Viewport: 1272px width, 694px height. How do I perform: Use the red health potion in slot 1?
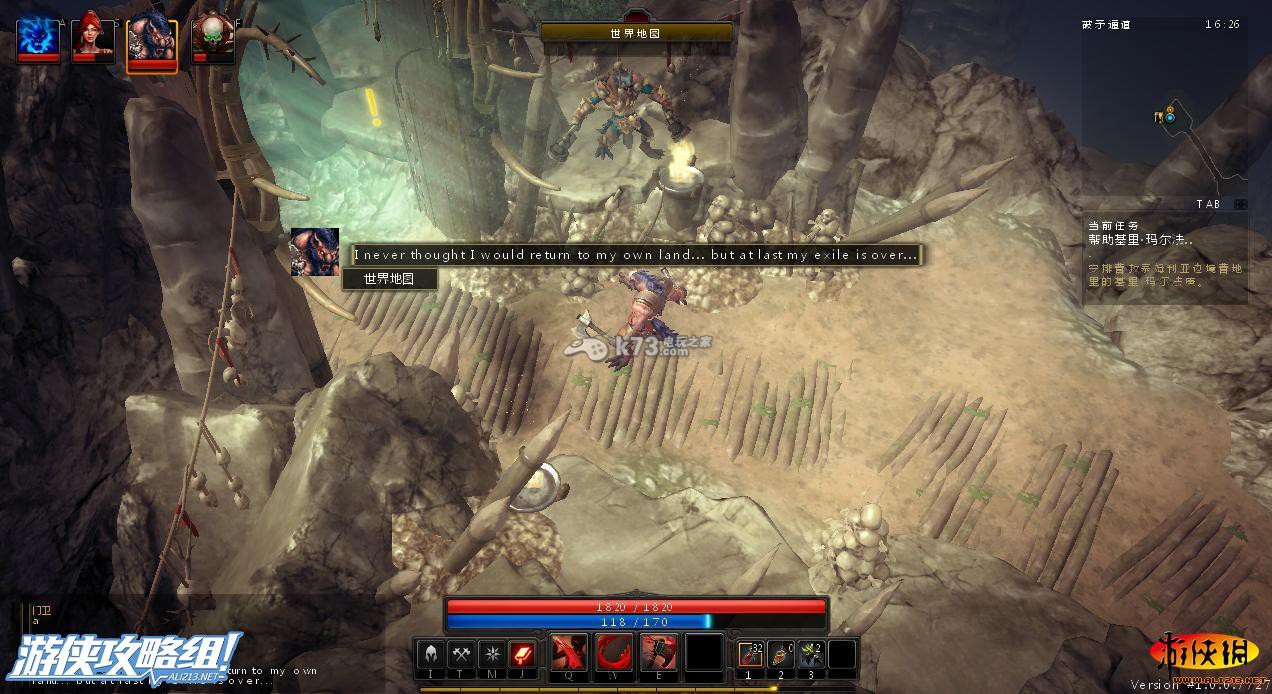[x=751, y=654]
